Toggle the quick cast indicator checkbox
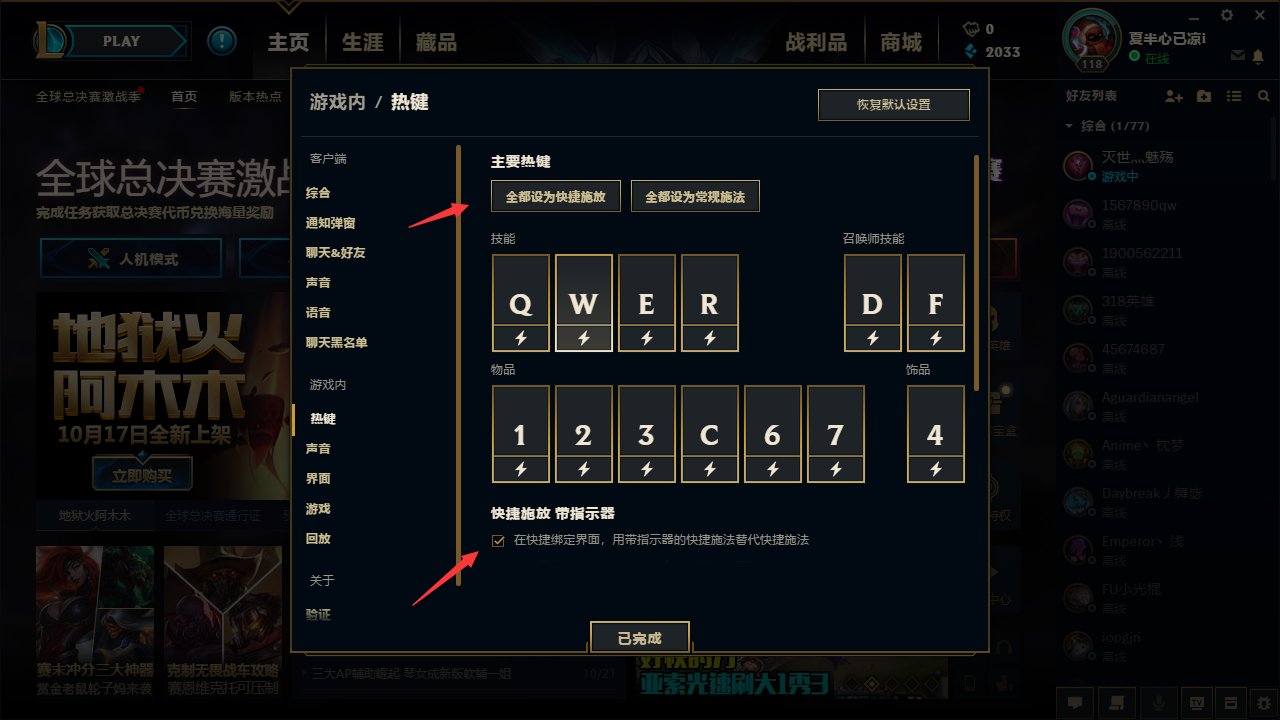The width and height of the screenshot is (1280, 720). (x=497, y=540)
